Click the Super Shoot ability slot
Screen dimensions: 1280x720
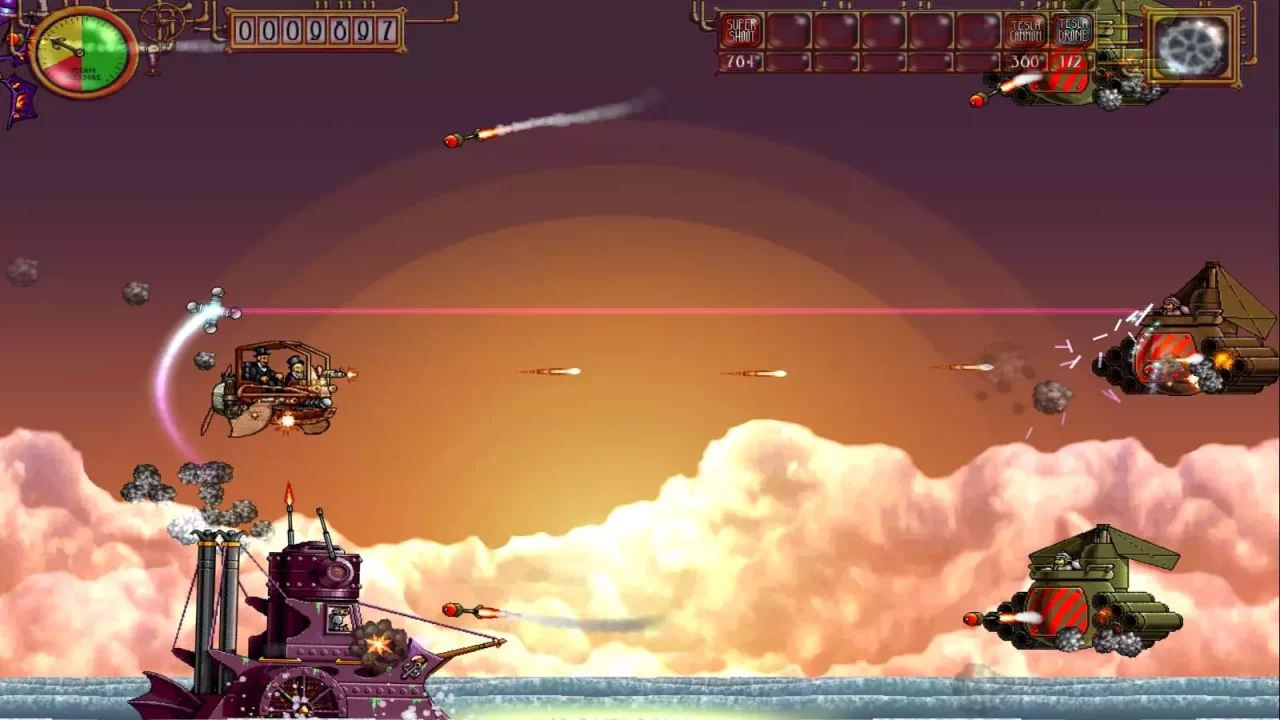click(x=740, y=28)
